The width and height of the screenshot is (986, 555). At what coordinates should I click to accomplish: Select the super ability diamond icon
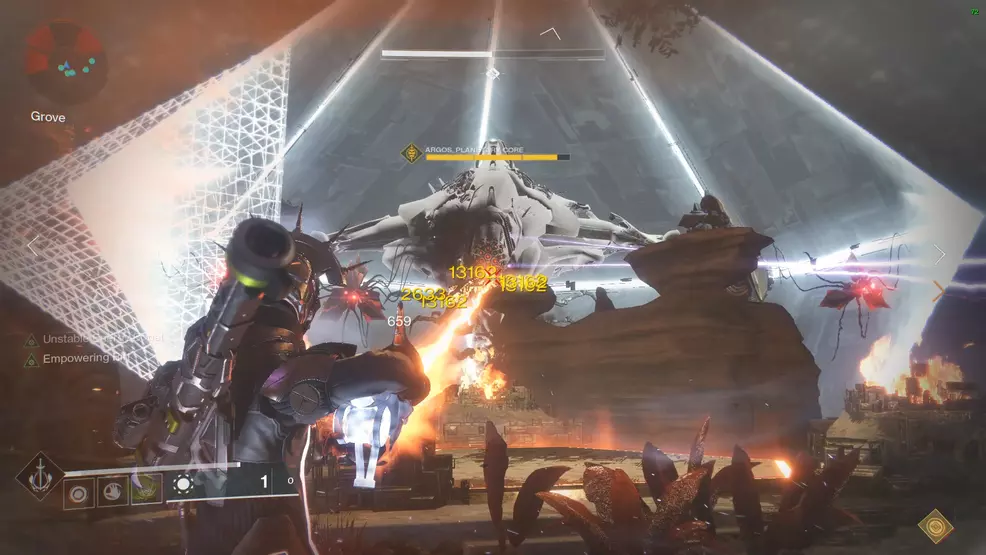(x=39, y=475)
